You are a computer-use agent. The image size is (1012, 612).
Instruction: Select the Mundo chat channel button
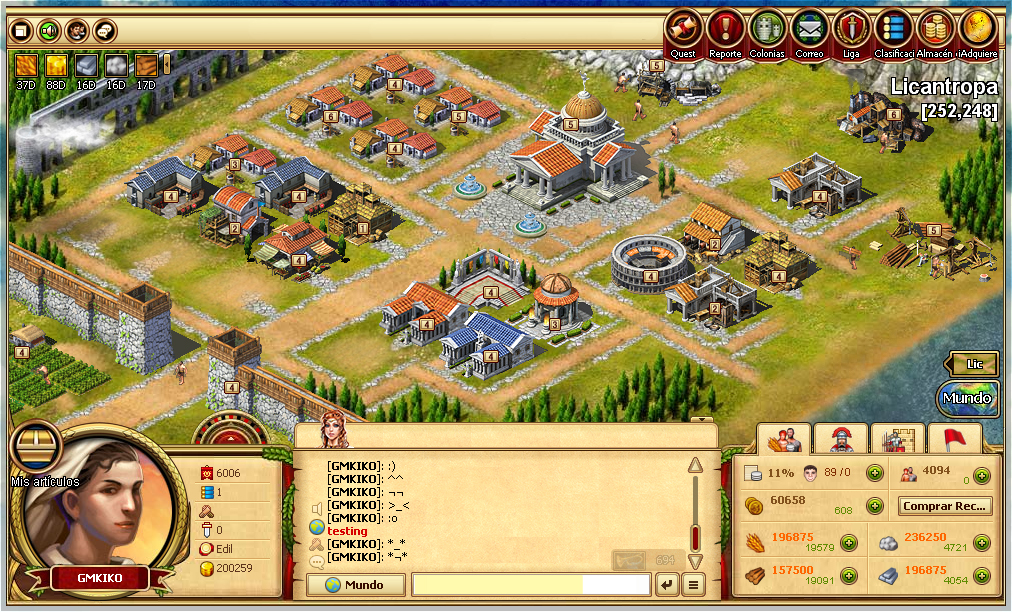click(357, 585)
